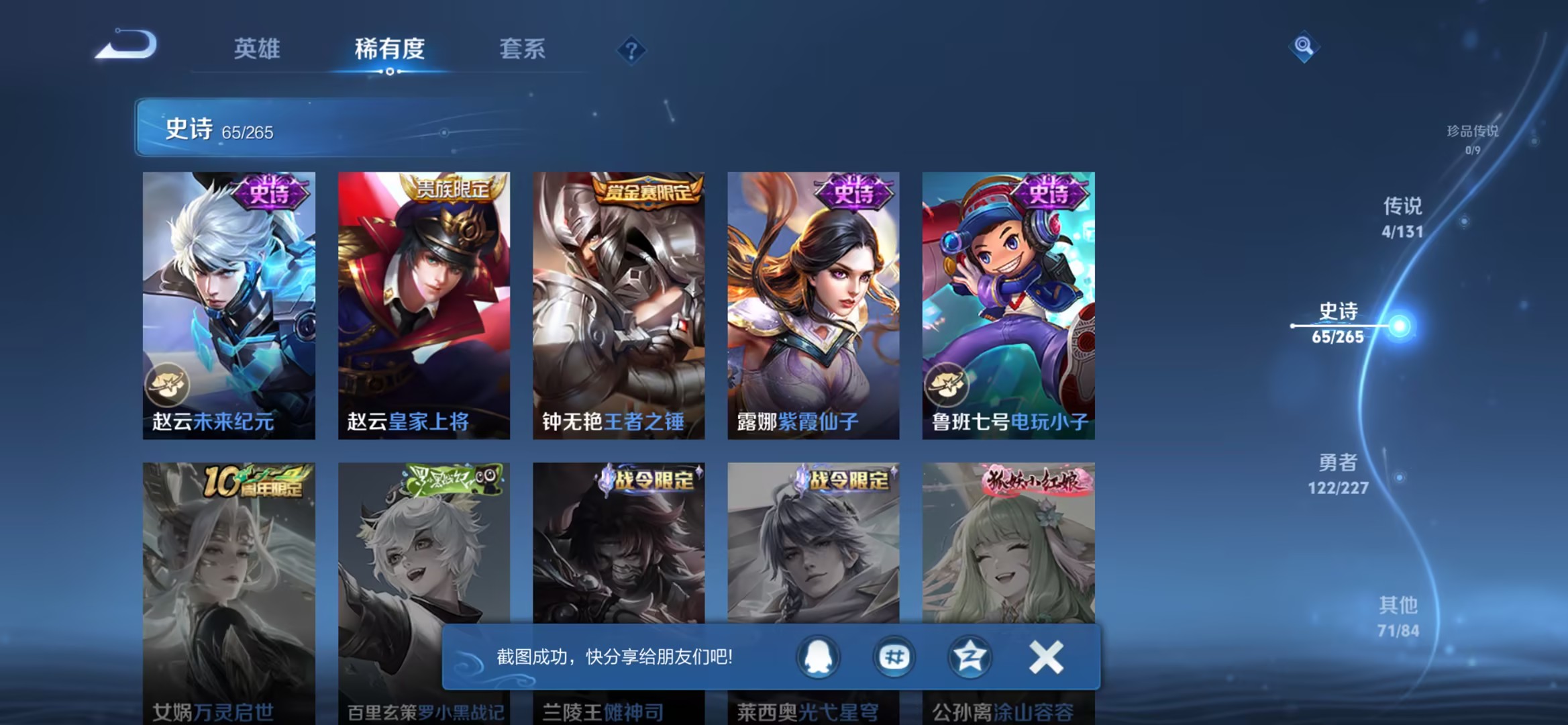Switch to the 套系 tab

[x=522, y=48]
